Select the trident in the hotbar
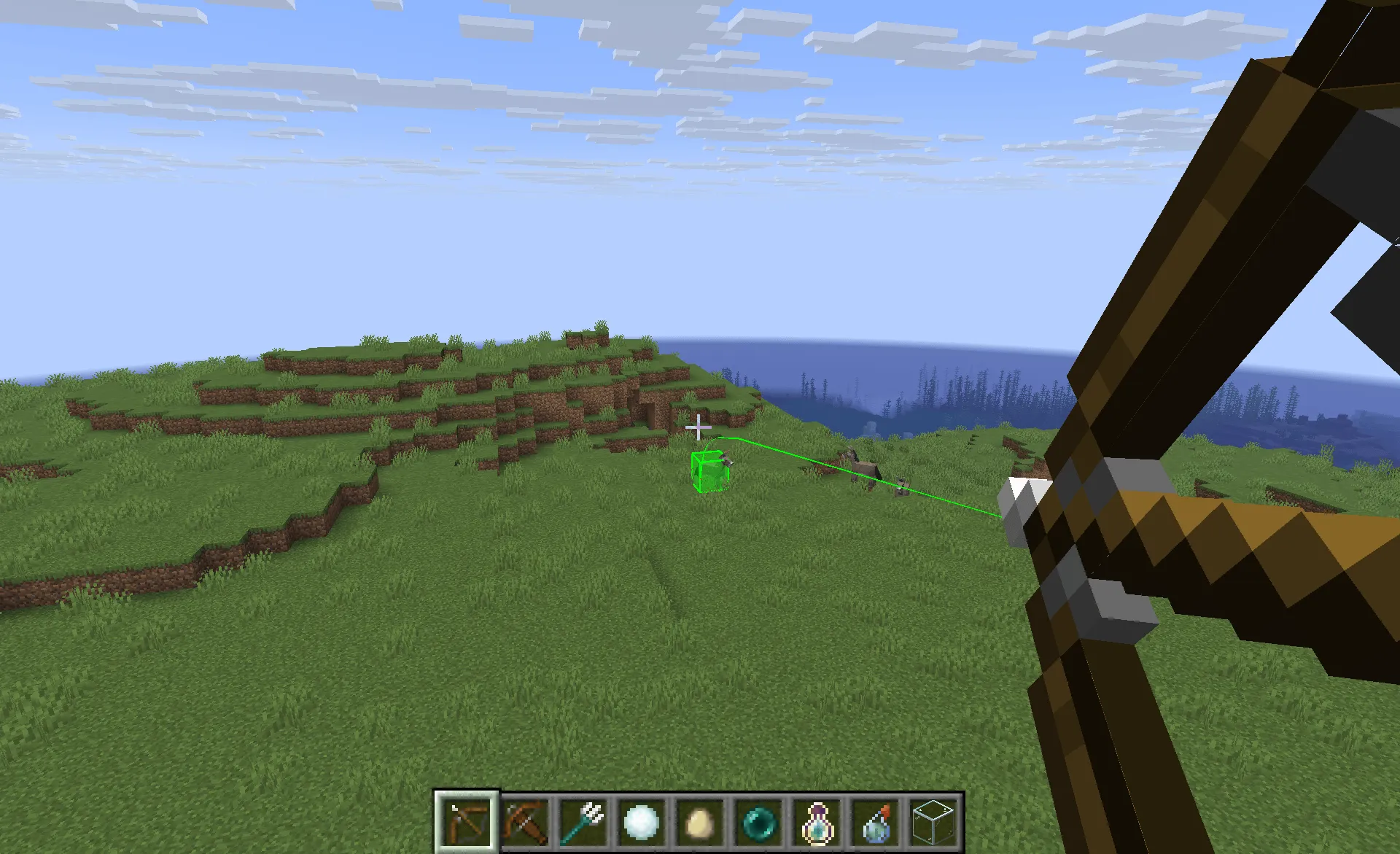This screenshot has height=854, width=1400. 583,823
